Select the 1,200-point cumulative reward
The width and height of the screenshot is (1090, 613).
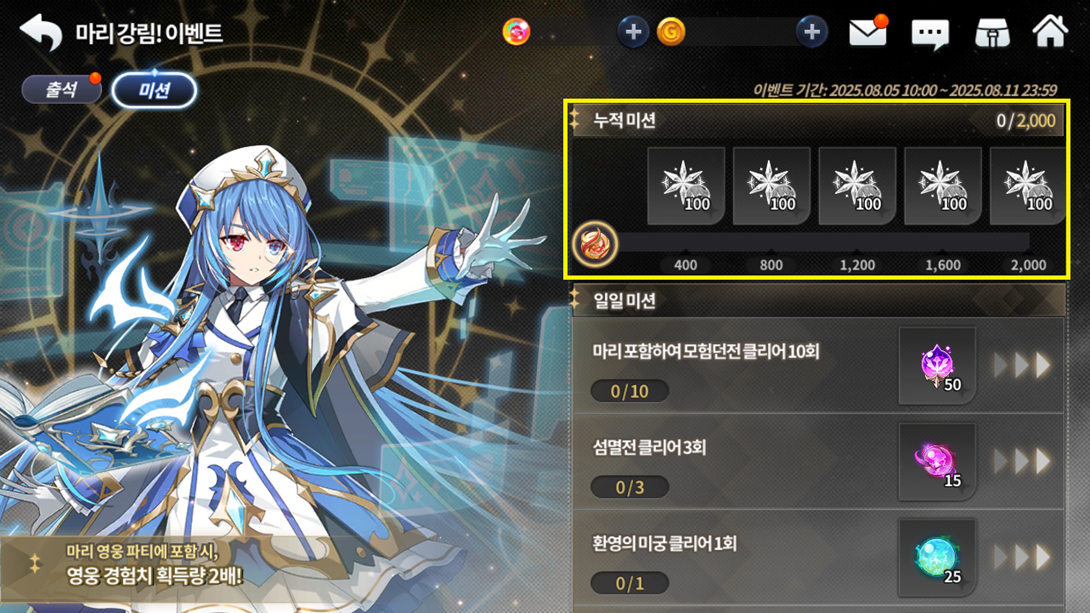coord(857,186)
